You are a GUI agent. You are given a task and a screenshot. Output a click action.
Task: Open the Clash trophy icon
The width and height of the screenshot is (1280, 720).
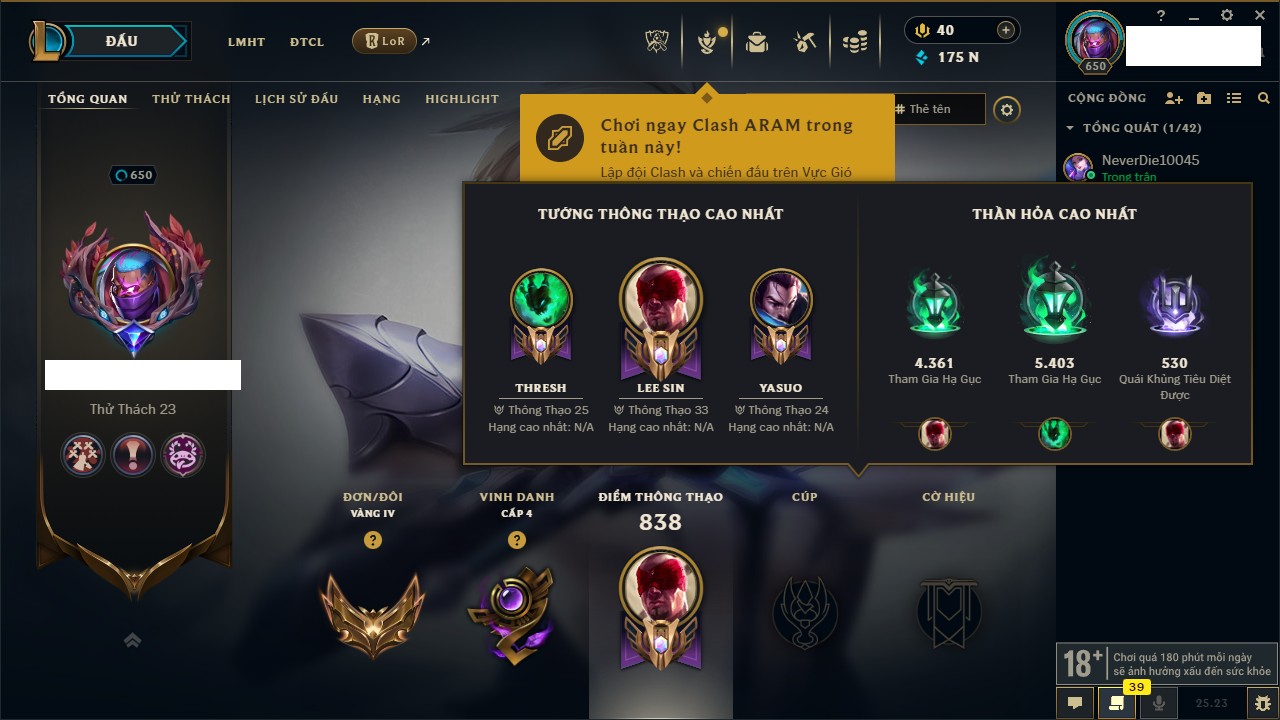(657, 42)
